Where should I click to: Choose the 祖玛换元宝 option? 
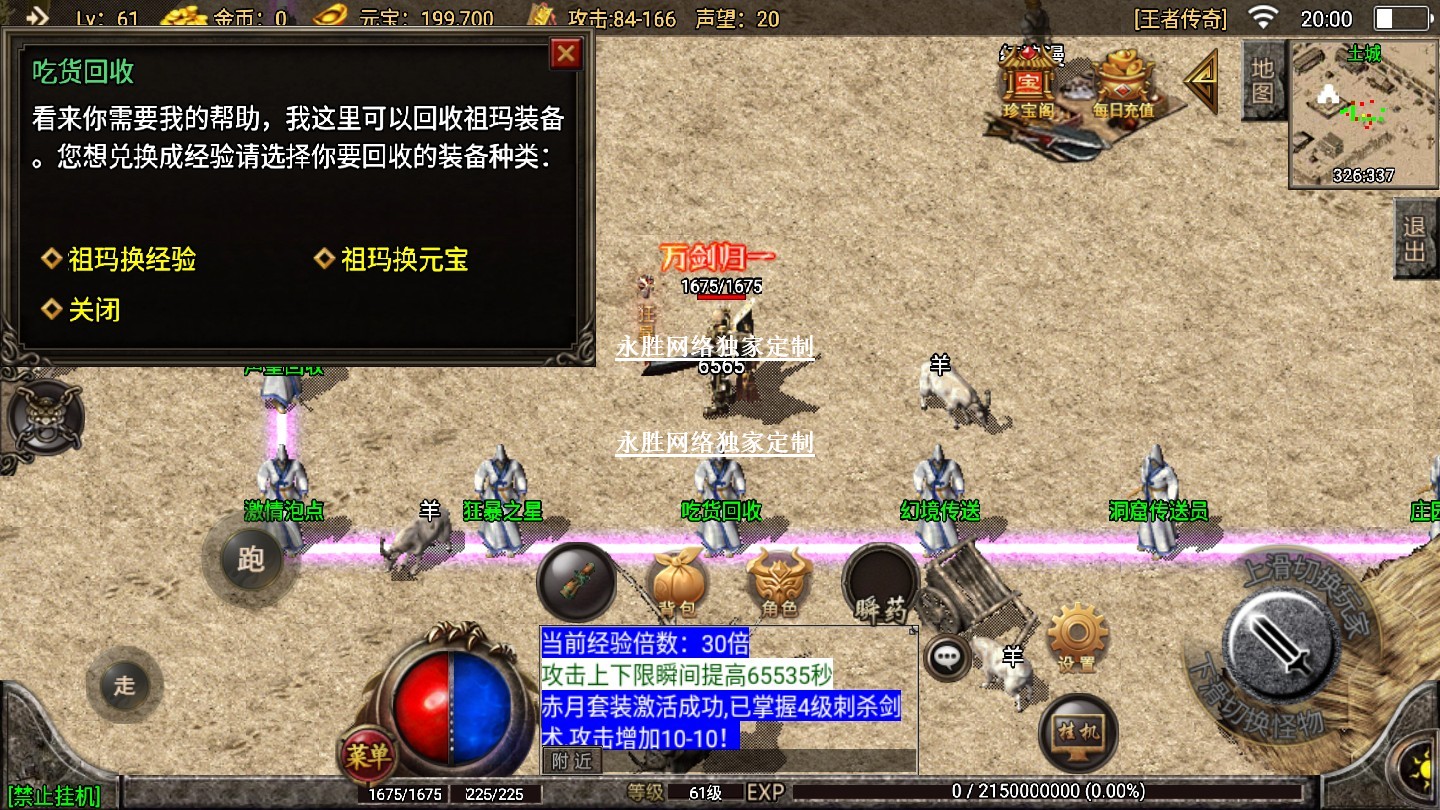pos(404,260)
